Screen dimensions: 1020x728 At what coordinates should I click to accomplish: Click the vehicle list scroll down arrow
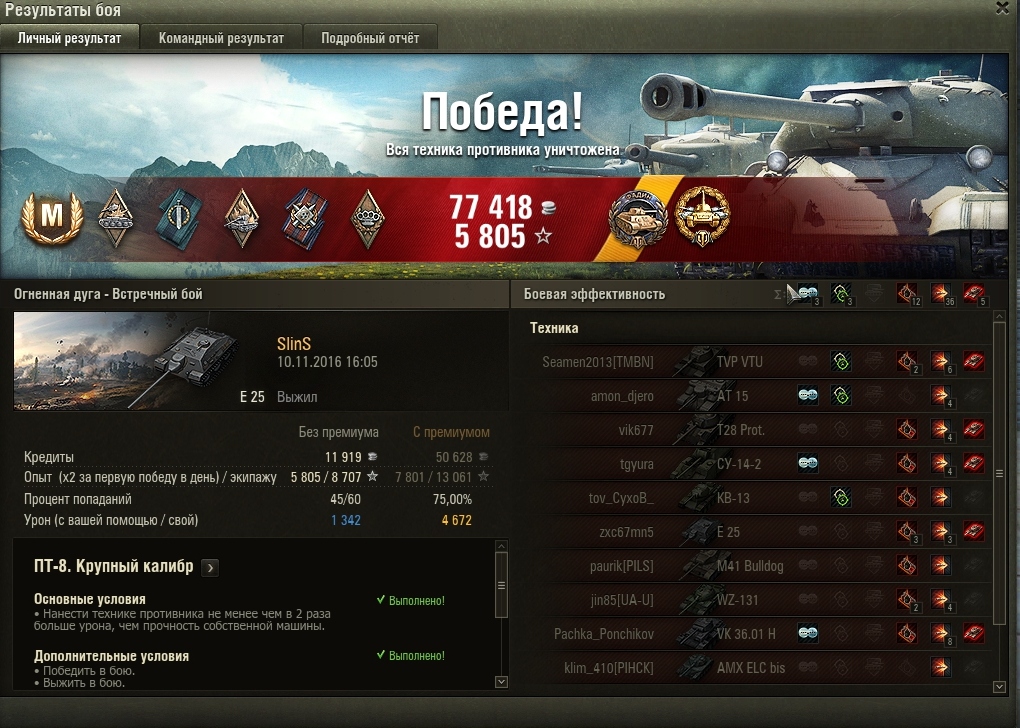coord(998,686)
